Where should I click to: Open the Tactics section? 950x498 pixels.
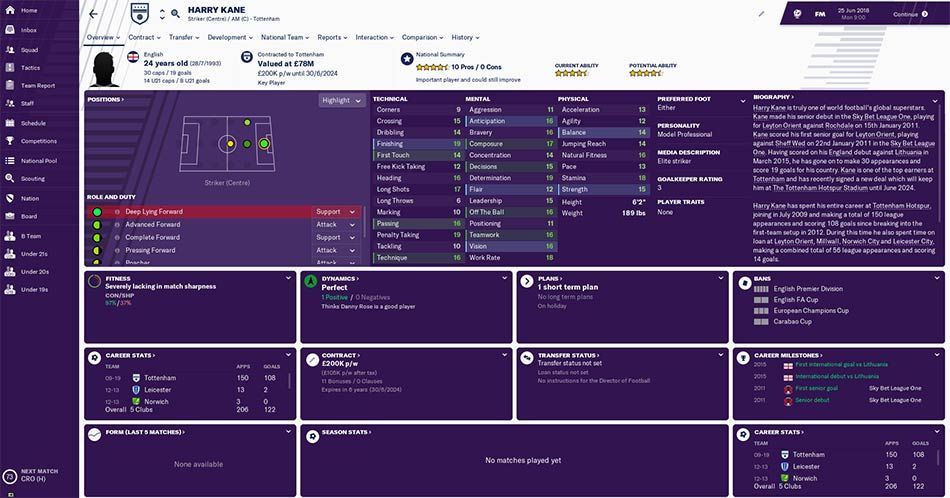(30, 67)
